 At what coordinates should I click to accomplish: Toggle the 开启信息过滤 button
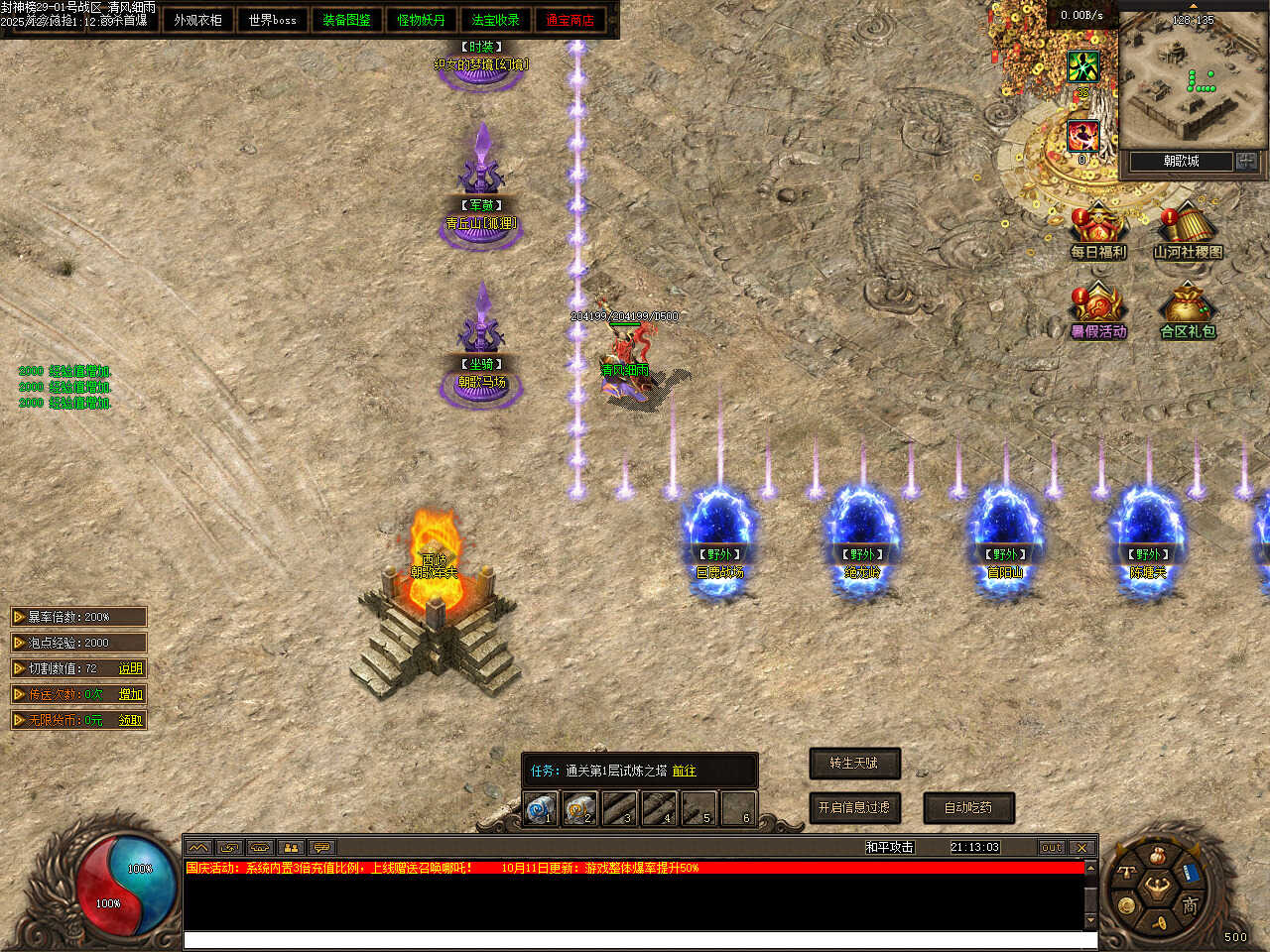click(x=853, y=807)
